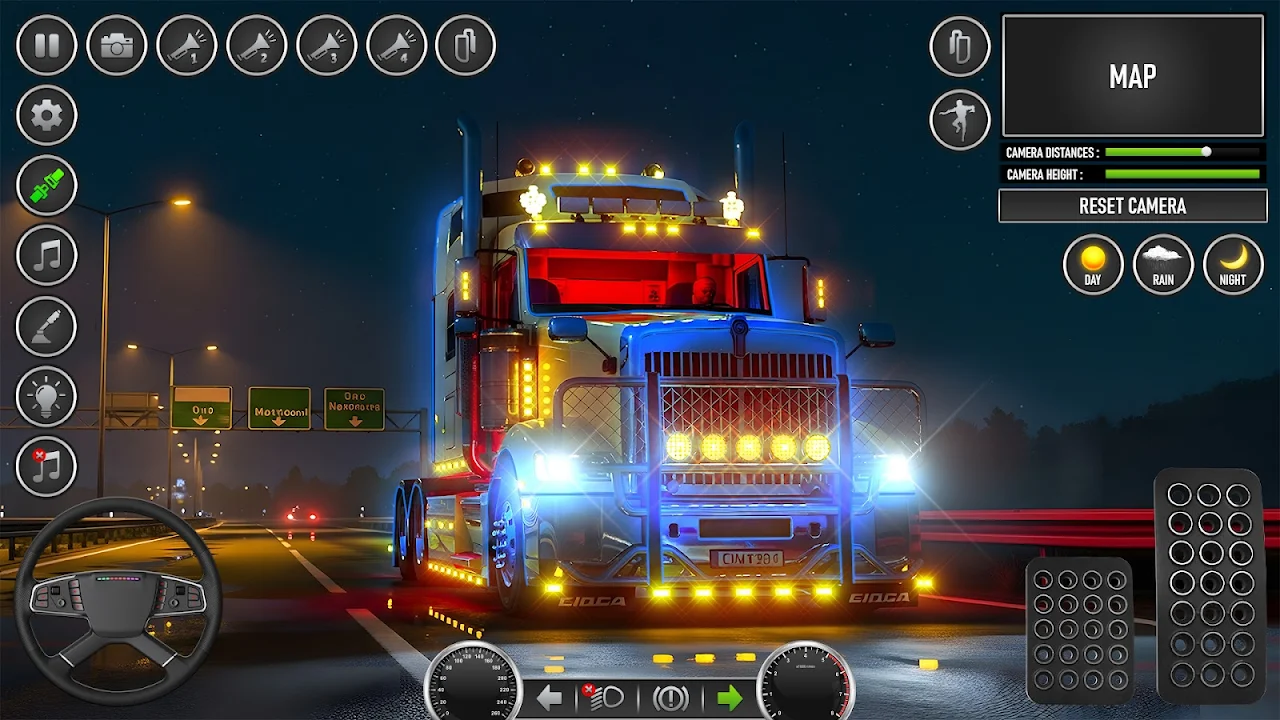1280x720 pixels.
Task: Sound horn number 1
Action: [x=187, y=45]
